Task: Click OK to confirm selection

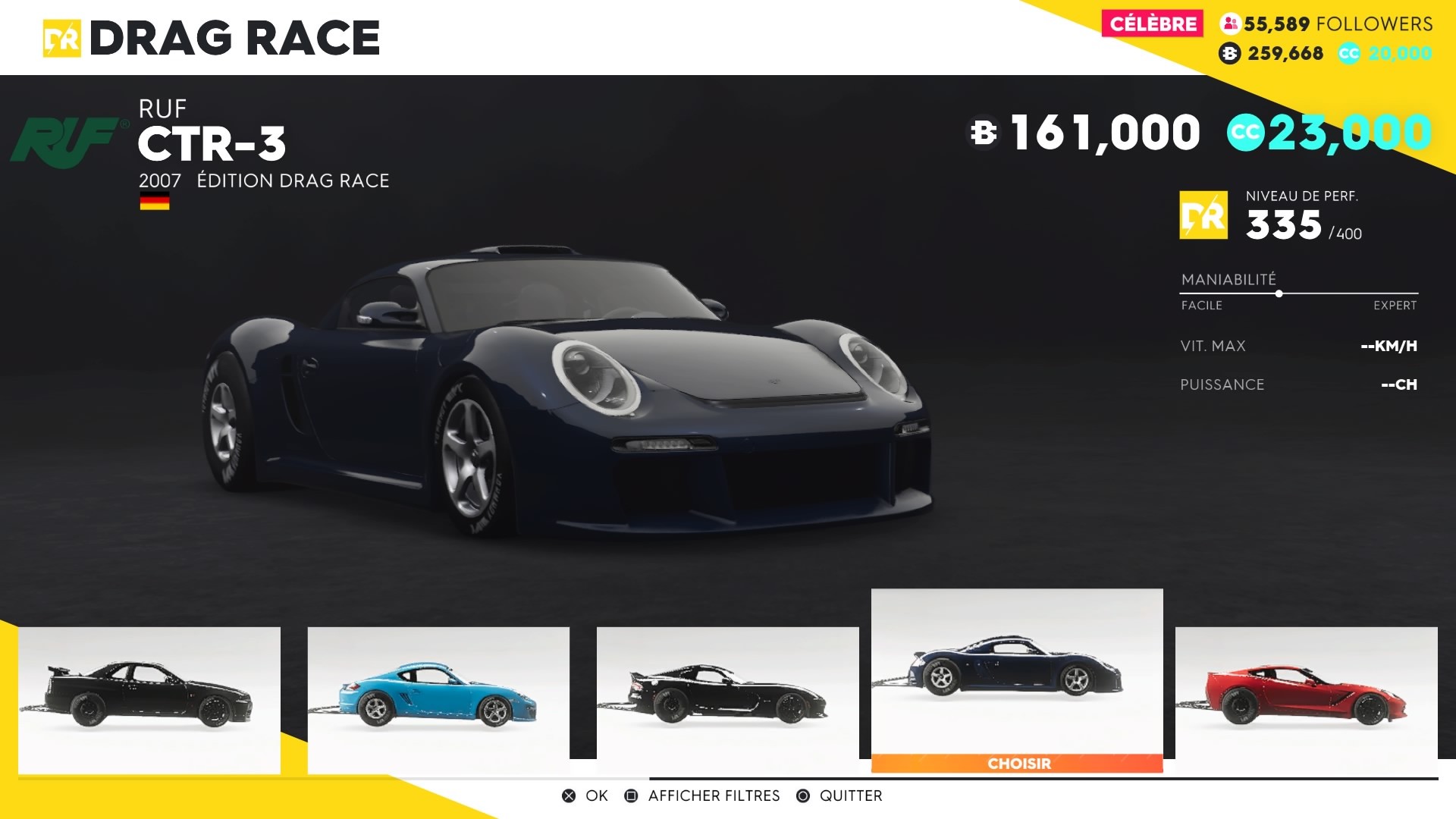Action: pyautogui.click(x=595, y=795)
